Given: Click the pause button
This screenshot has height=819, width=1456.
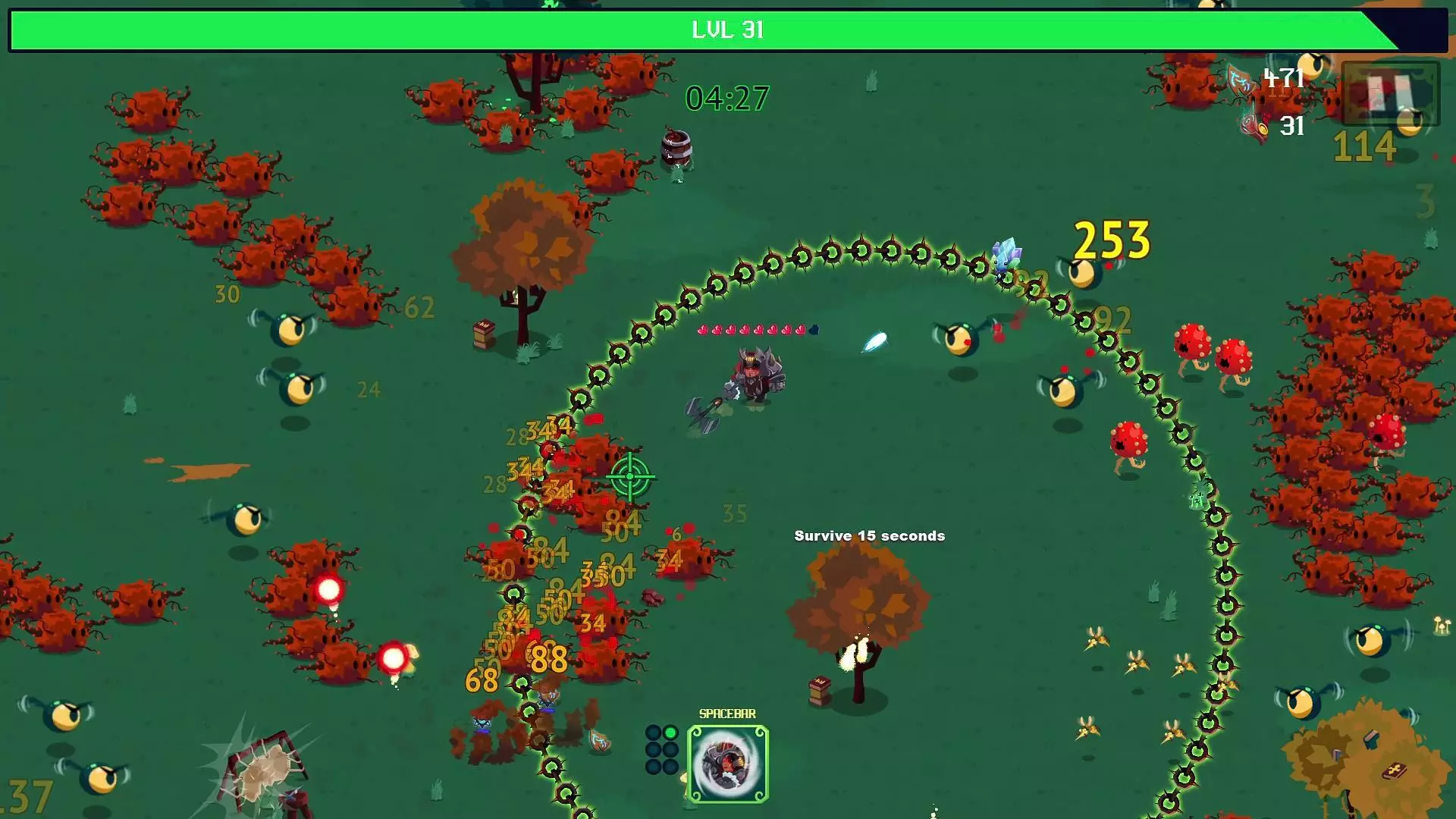Looking at the screenshot, I should click(x=1389, y=94).
